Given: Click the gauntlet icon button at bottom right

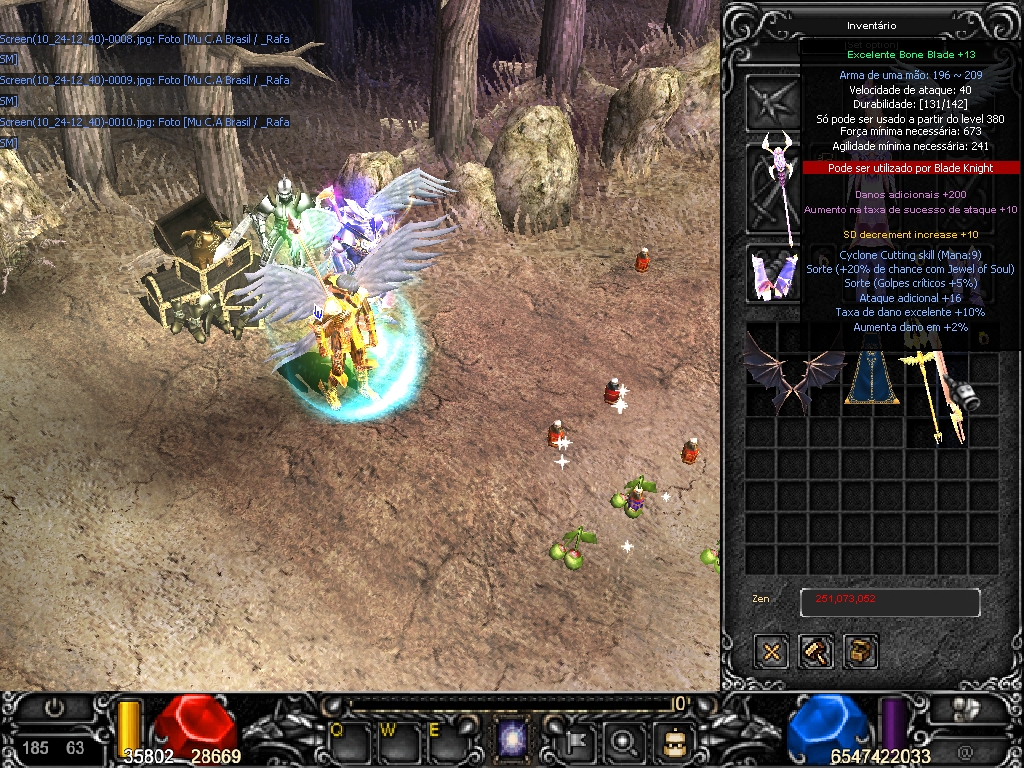Looking at the screenshot, I should click(x=964, y=709).
